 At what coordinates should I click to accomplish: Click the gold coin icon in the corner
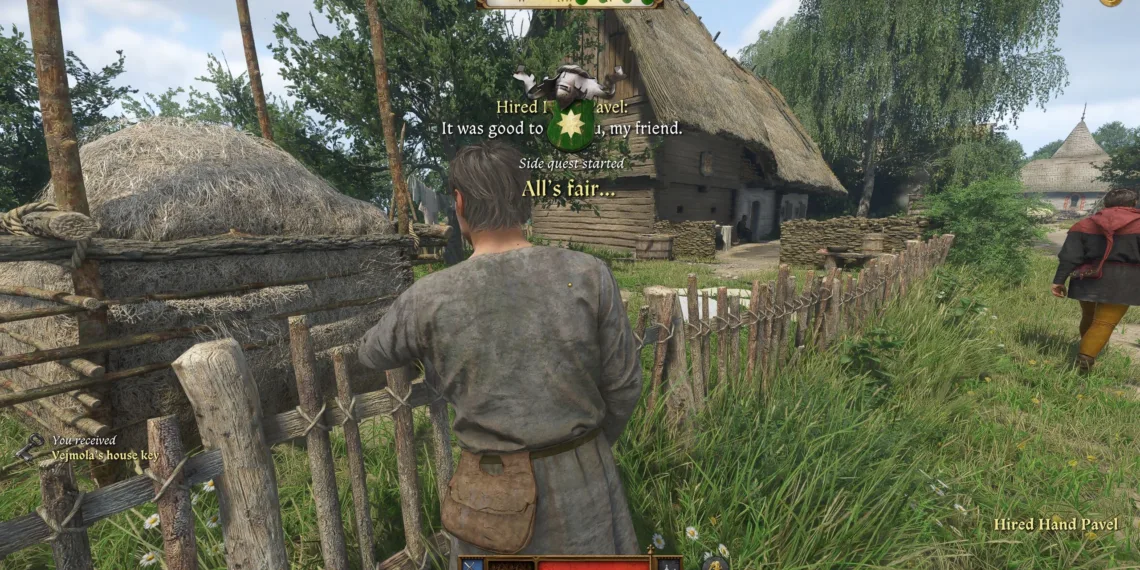(1110, 3)
